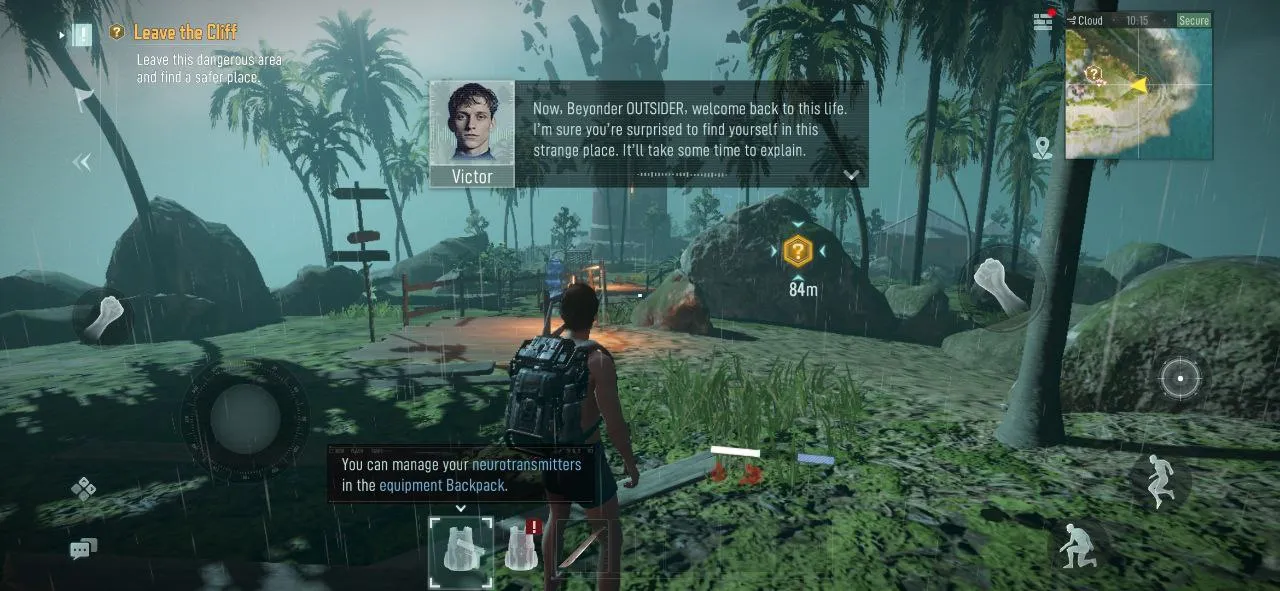
Task: Select the highlighted backpack equipment slot
Action: pyautogui.click(x=461, y=550)
